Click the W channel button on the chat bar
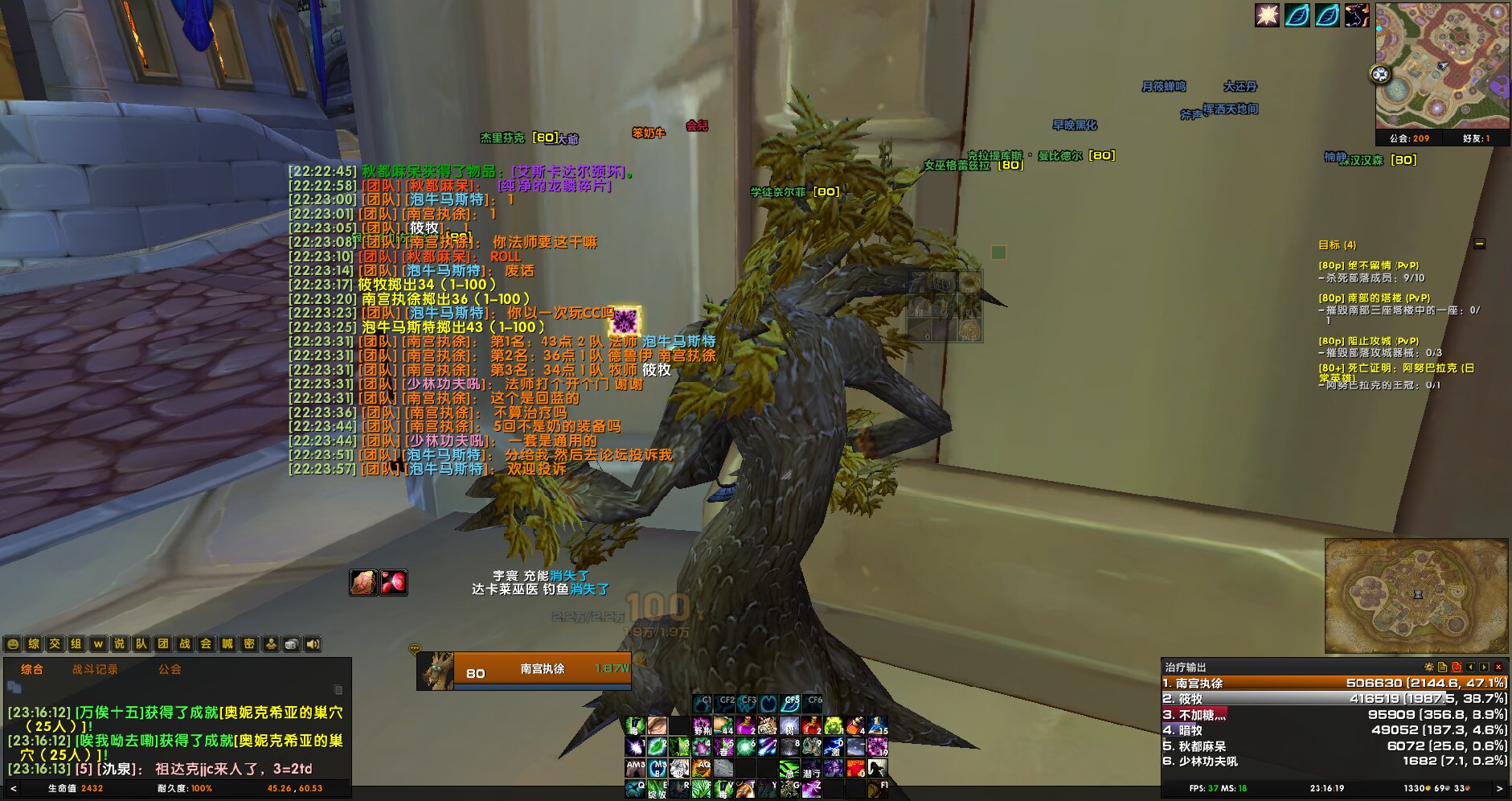 (x=99, y=644)
